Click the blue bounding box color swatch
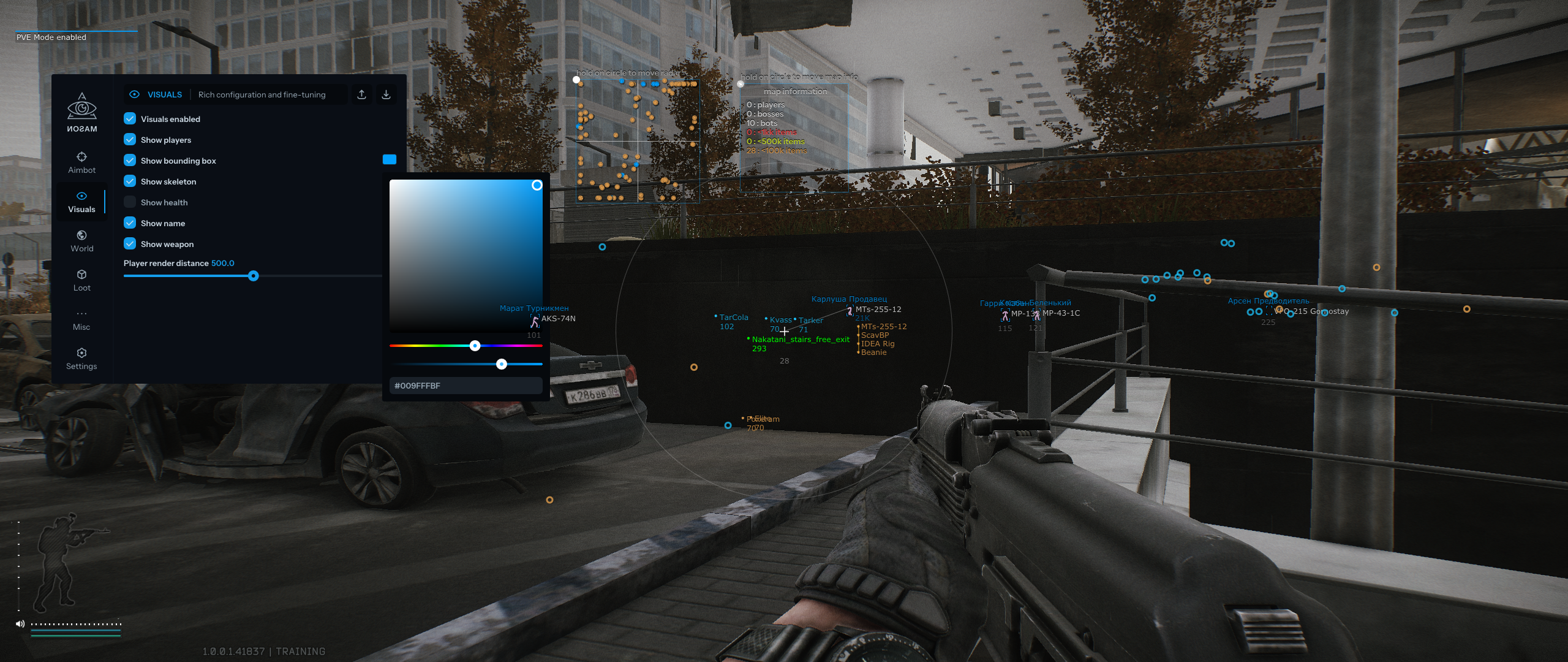The width and height of the screenshot is (1568, 662). (389, 159)
